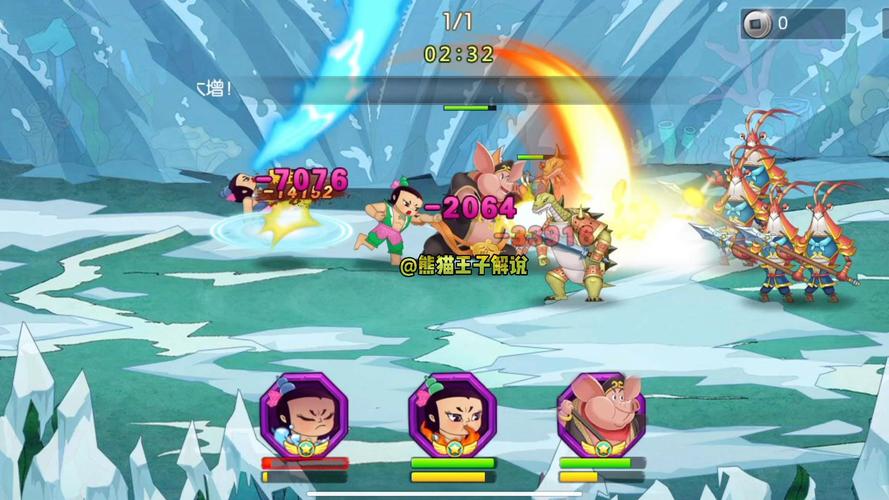This screenshot has width=889, height=500.
Task: Trigger the blue-ornament hero portrait with low health
Action: 304,414
